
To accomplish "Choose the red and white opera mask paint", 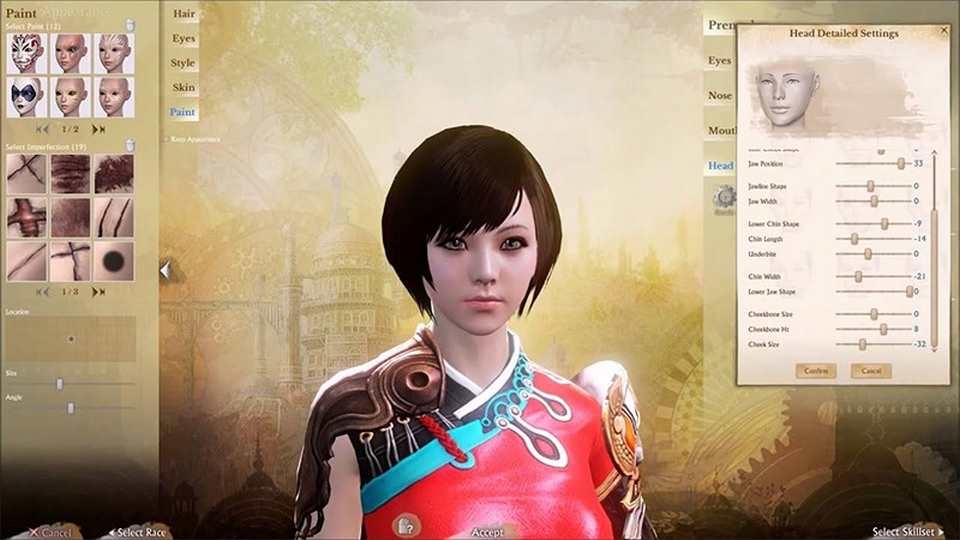I will [27, 53].
